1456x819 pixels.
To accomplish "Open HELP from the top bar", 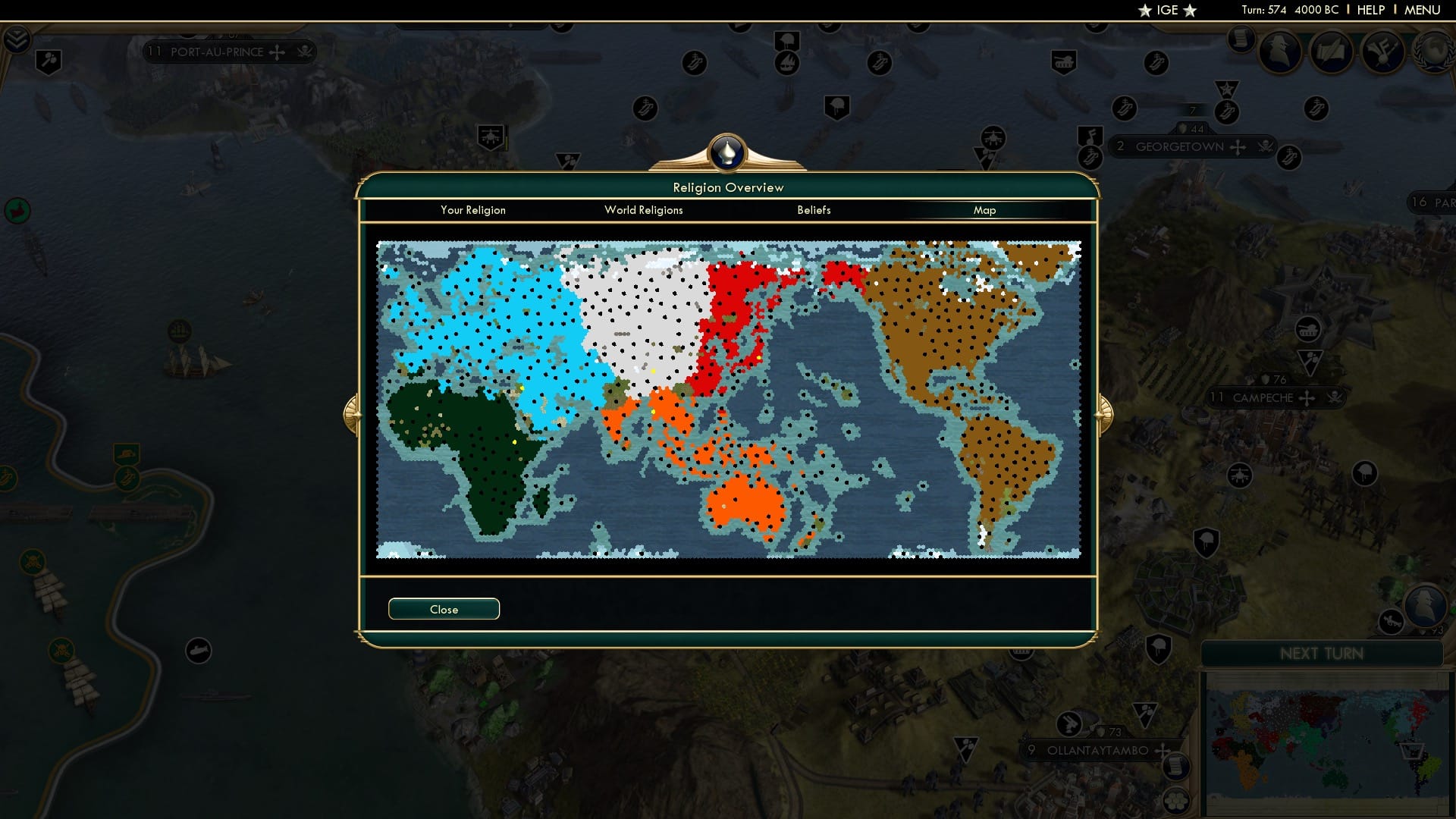I will [x=1370, y=10].
